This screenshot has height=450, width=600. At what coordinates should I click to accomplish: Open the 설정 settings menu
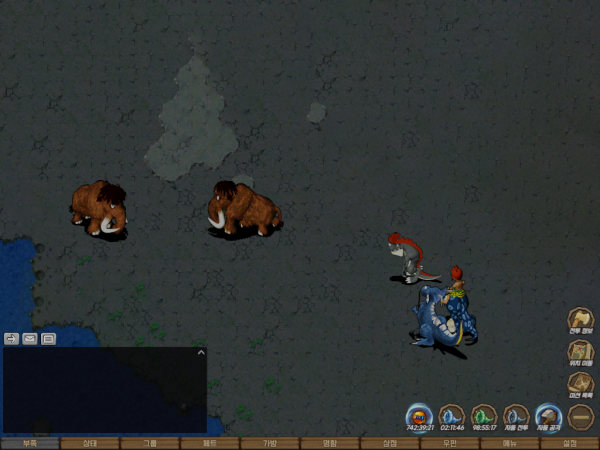[569, 443]
